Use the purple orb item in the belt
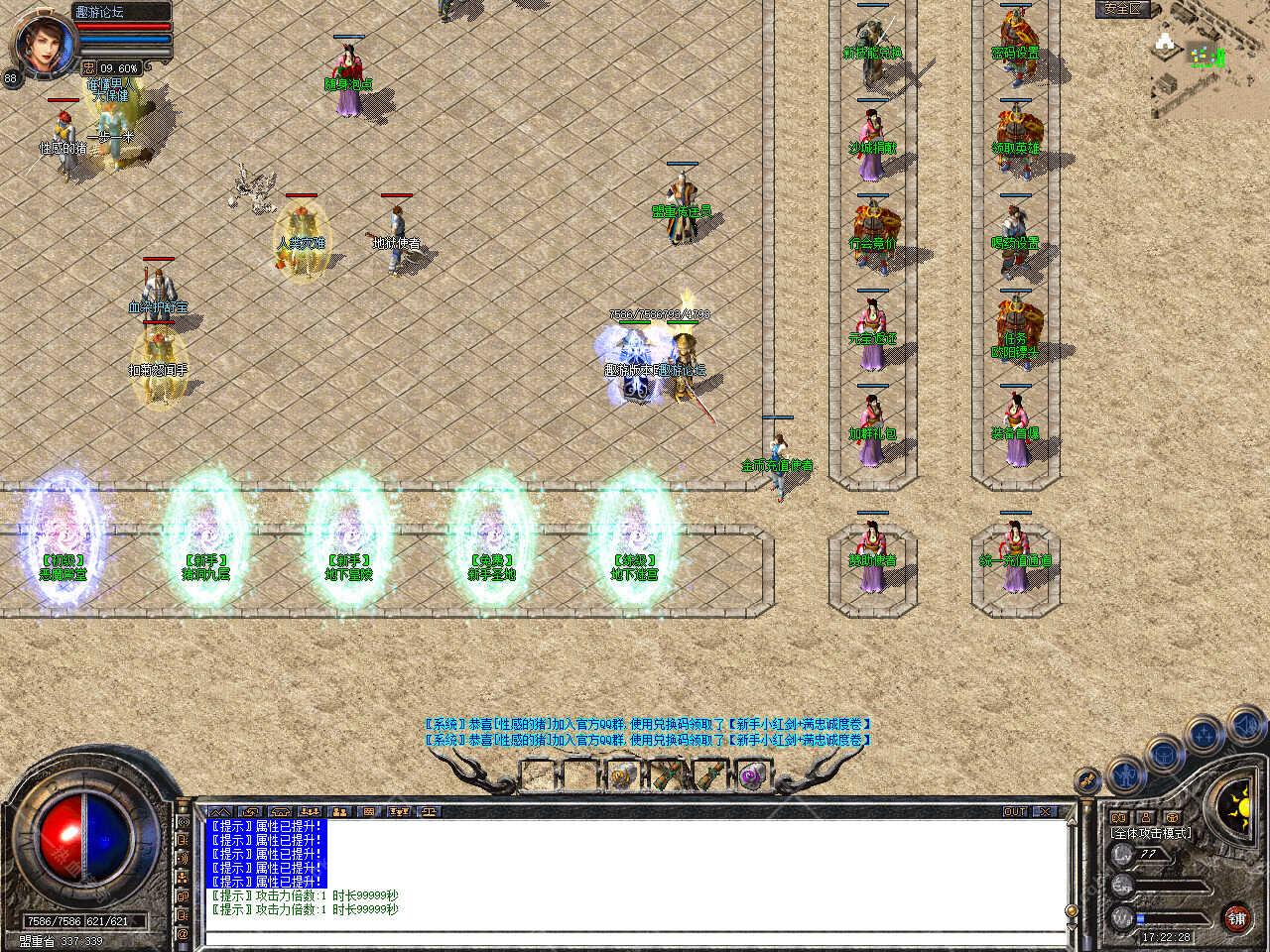This screenshot has height=952, width=1270. coord(752,774)
